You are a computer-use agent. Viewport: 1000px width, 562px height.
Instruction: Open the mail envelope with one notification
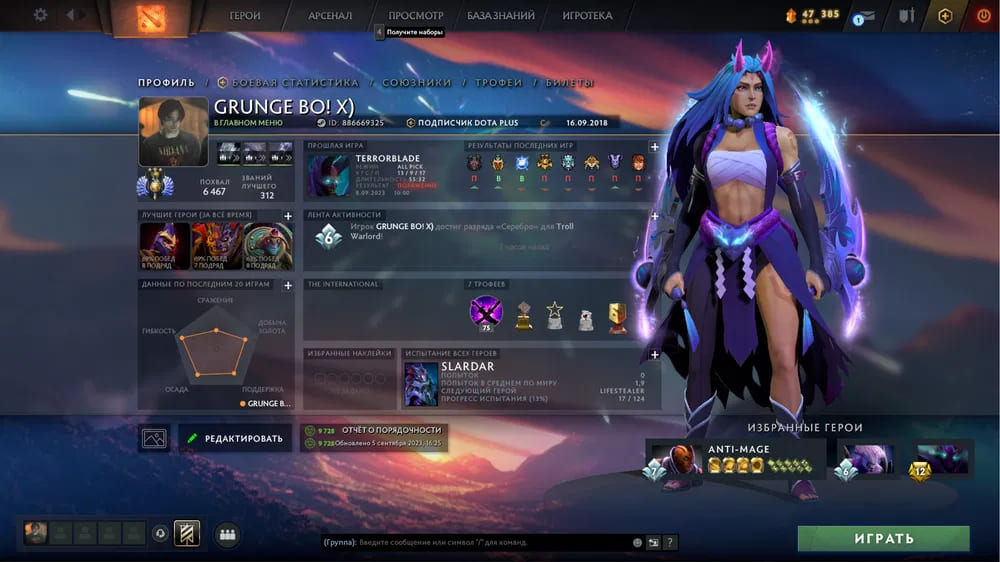coord(866,16)
